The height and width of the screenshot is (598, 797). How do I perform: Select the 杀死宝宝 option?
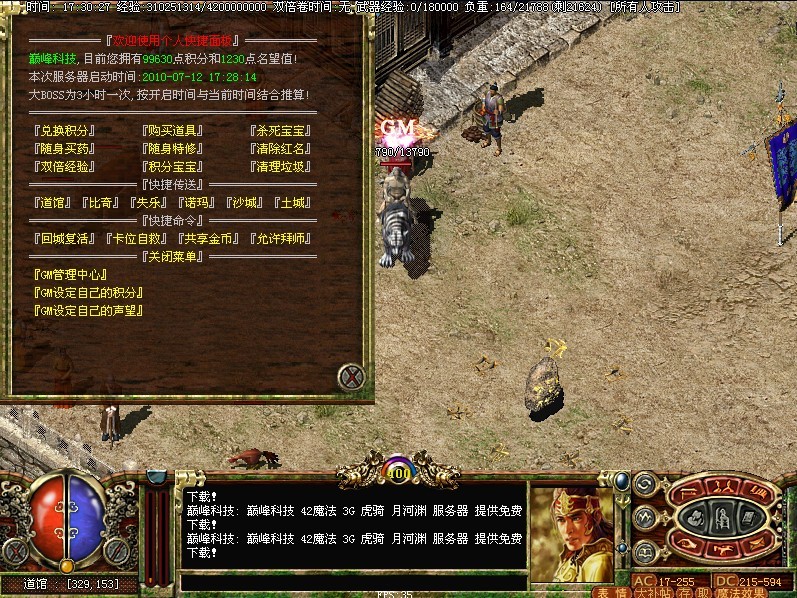(x=281, y=130)
